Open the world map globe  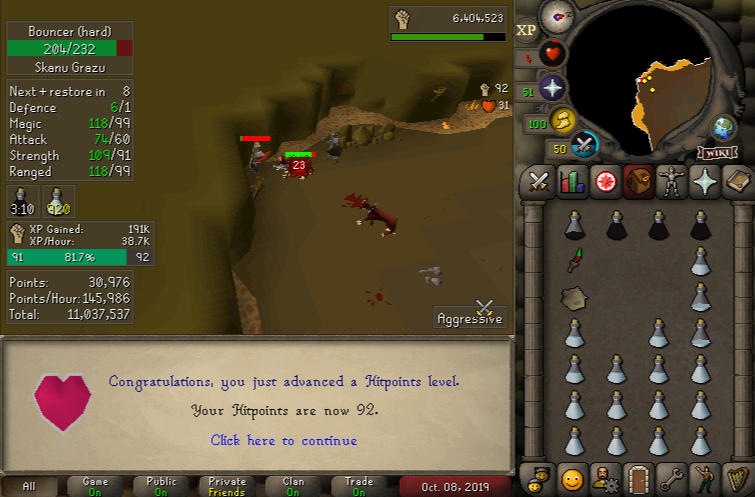(x=723, y=128)
